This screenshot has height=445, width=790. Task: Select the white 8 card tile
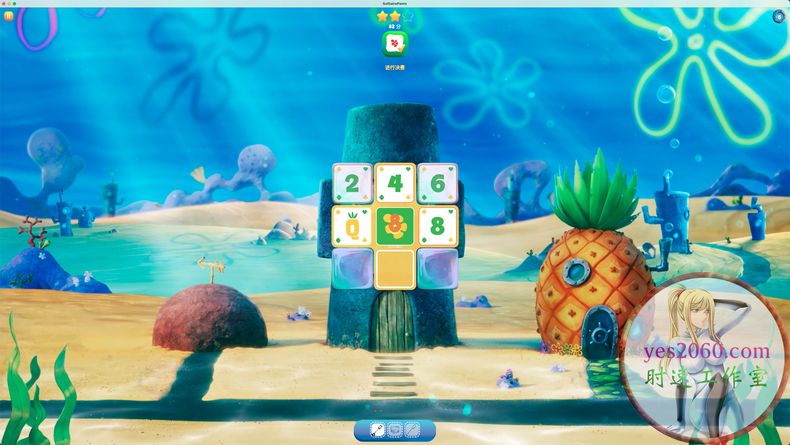click(438, 226)
